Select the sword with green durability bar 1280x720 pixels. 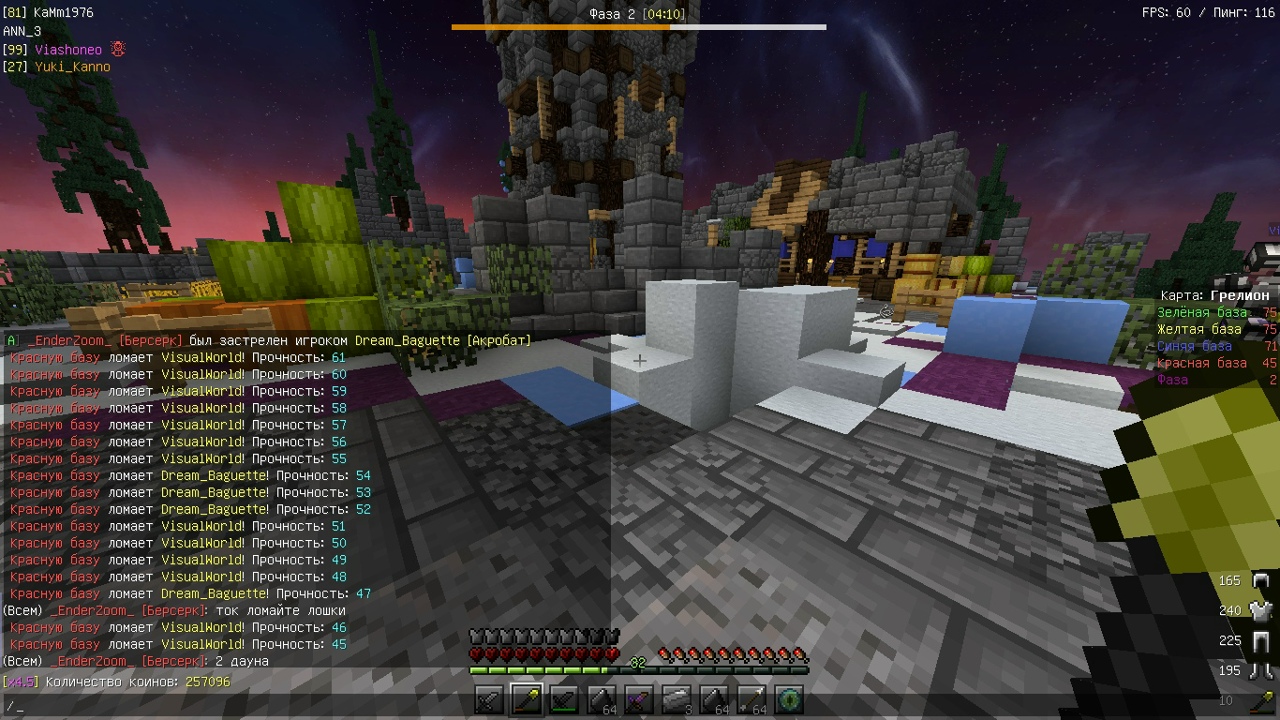click(564, 701)
